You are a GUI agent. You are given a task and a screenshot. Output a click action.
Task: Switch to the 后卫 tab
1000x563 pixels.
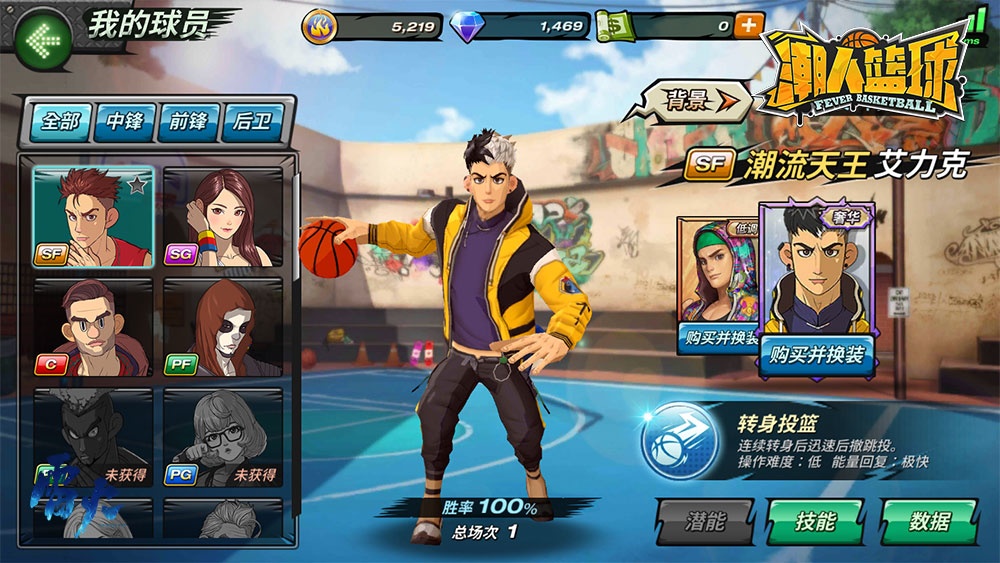point(254,122)
